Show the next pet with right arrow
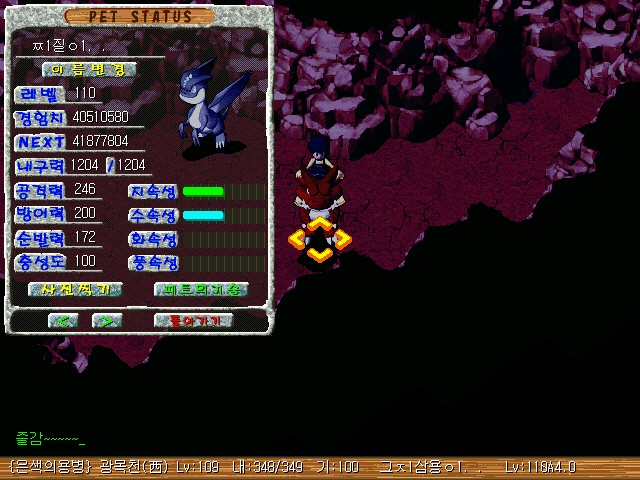Viewport: 640px width, 480px height. 106,321
